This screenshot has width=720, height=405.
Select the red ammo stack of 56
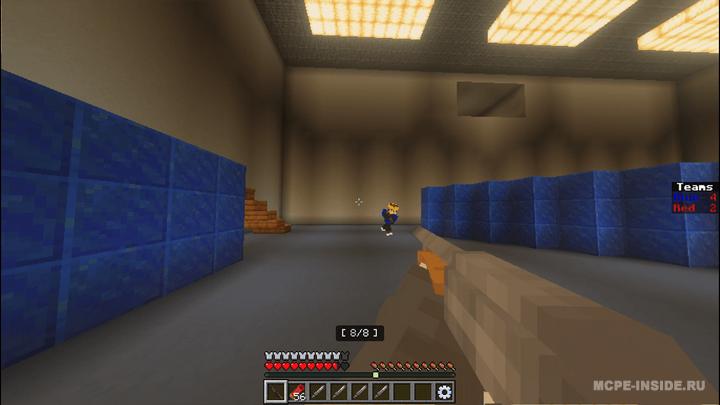(297, 392)
